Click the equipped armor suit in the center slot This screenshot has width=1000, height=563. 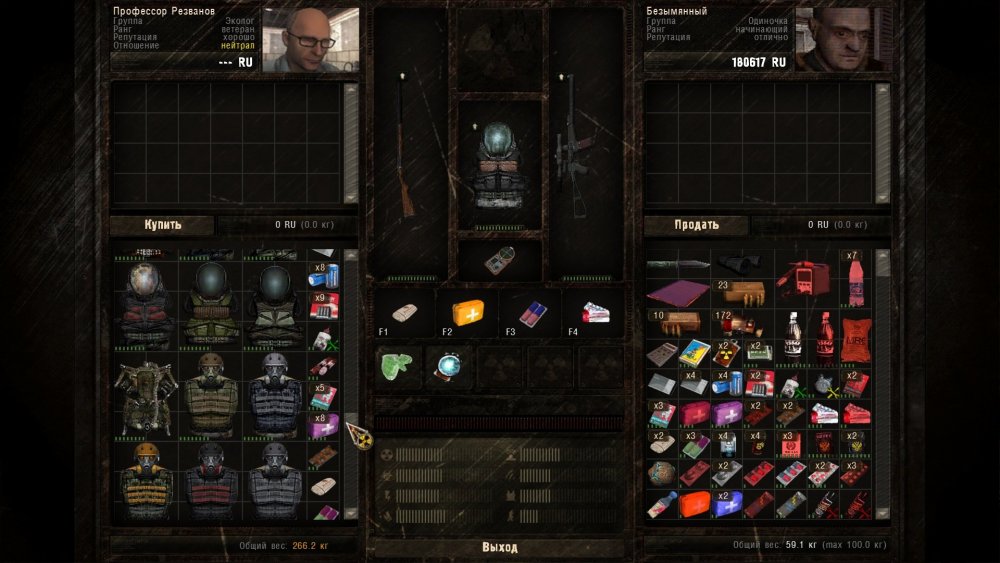coord(499,165)
